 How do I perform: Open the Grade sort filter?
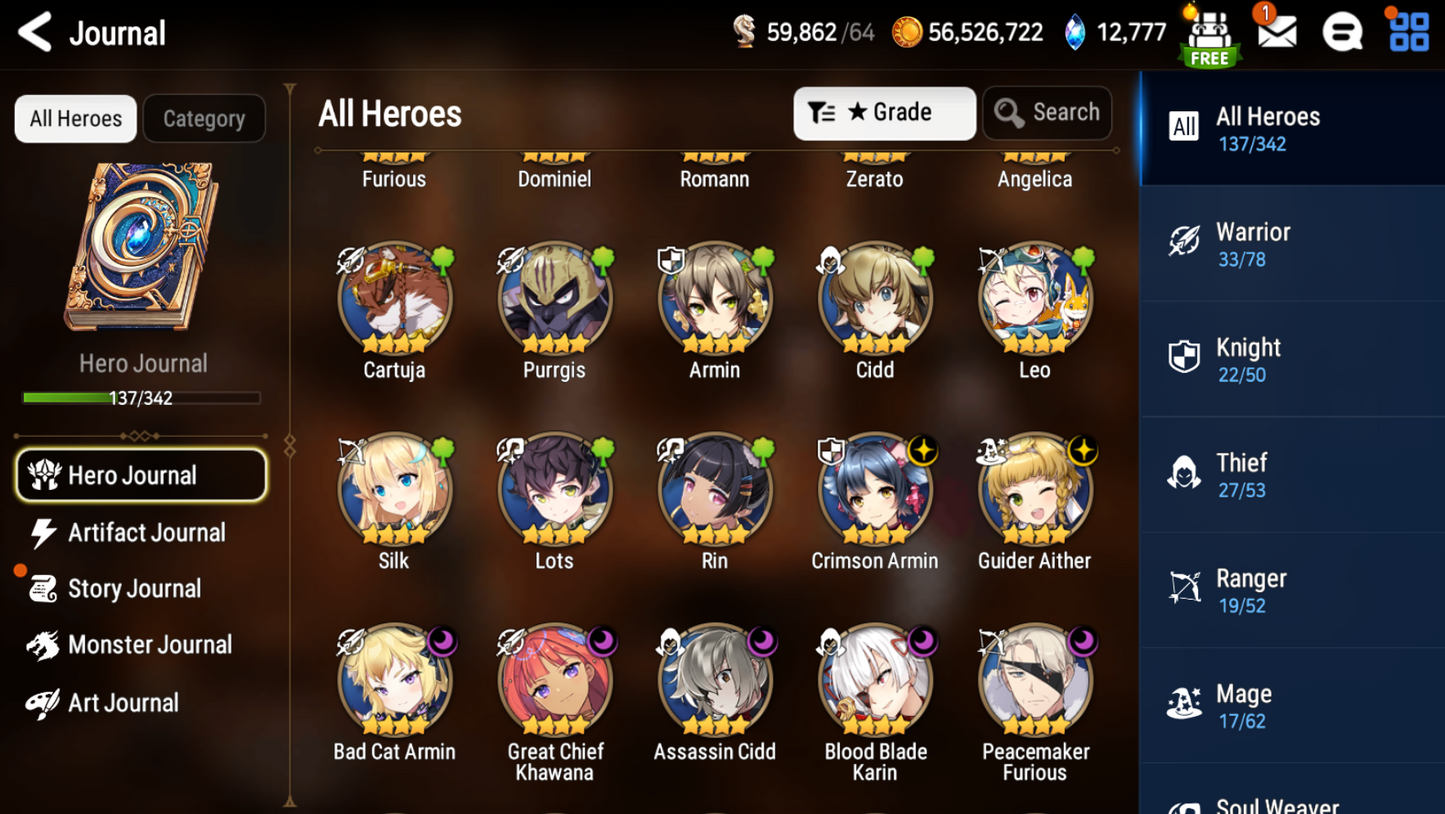point(884,113)
